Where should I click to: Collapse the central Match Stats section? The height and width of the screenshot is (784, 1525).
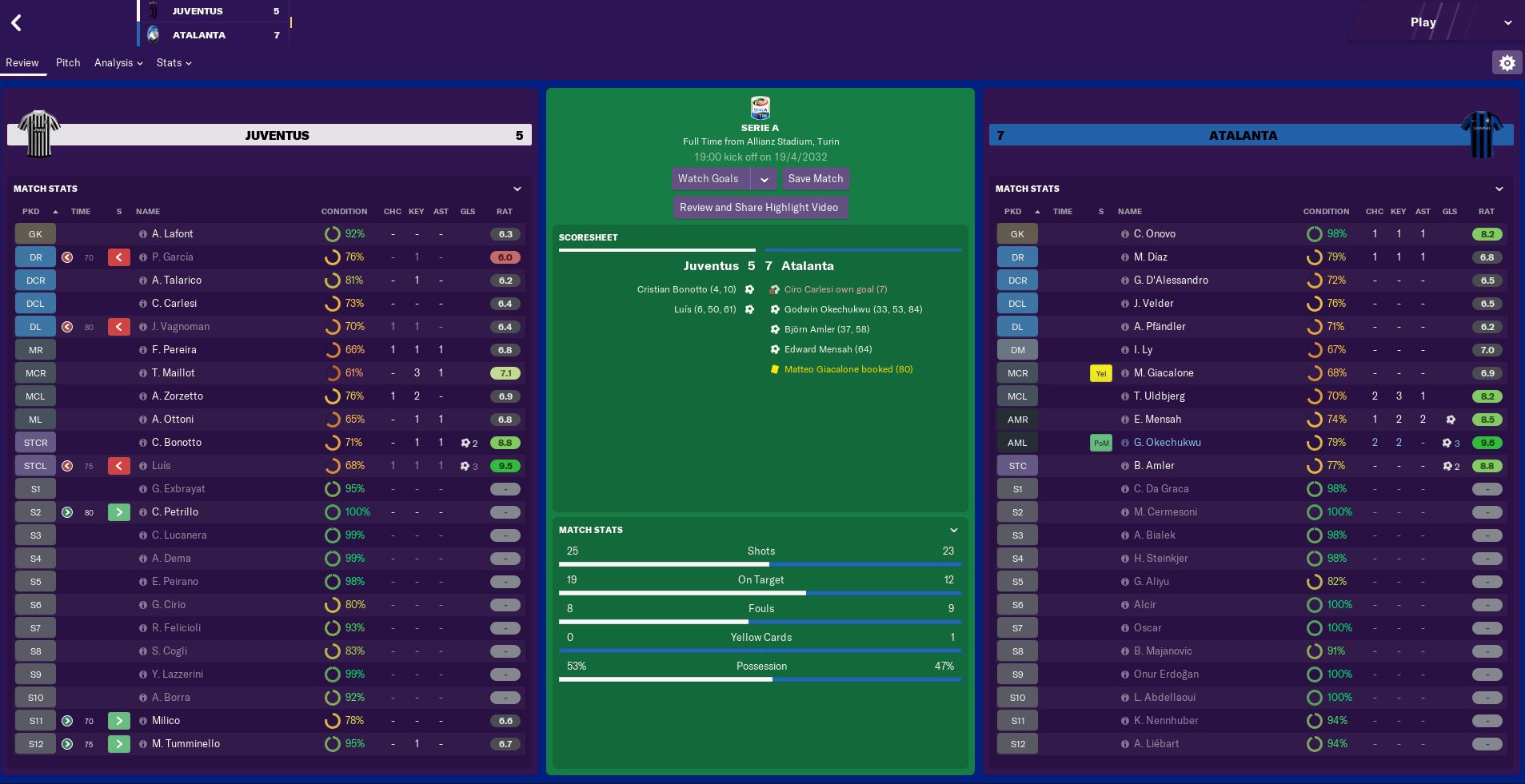click(x=952, y=529)
